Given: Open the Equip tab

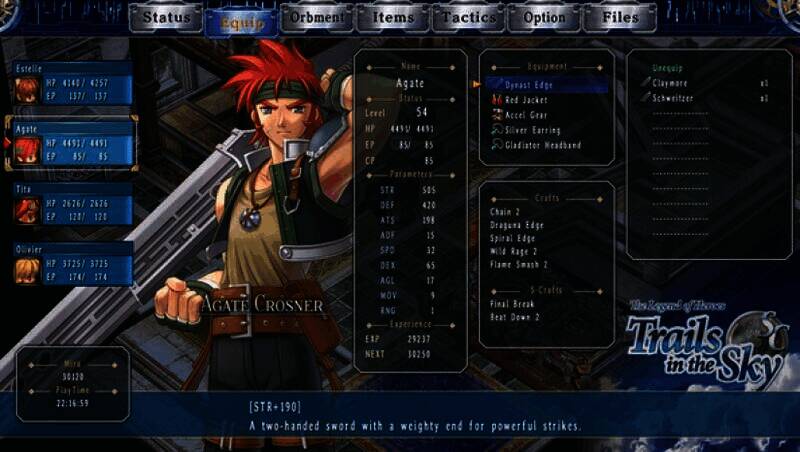Looking at the screenshot, I should coord(241,19).
